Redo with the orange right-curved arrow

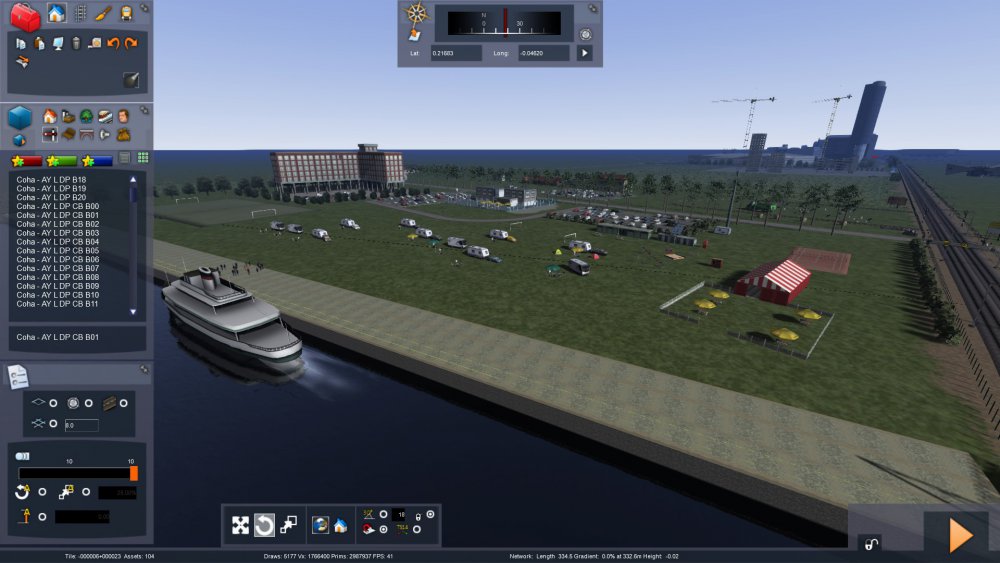(x=131, y=43)
